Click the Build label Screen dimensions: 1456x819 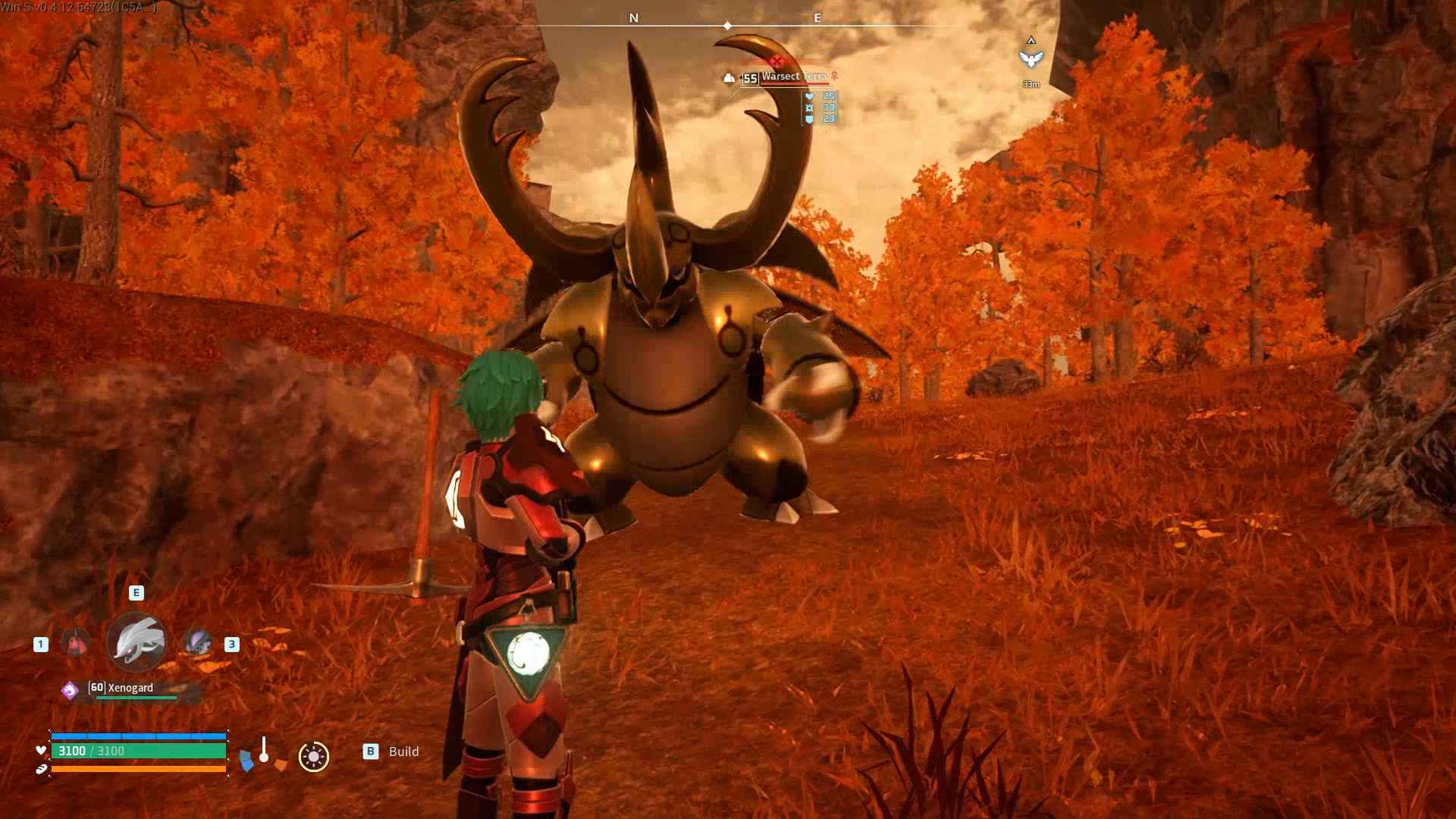pyautogui.click(x=403, y=752)
